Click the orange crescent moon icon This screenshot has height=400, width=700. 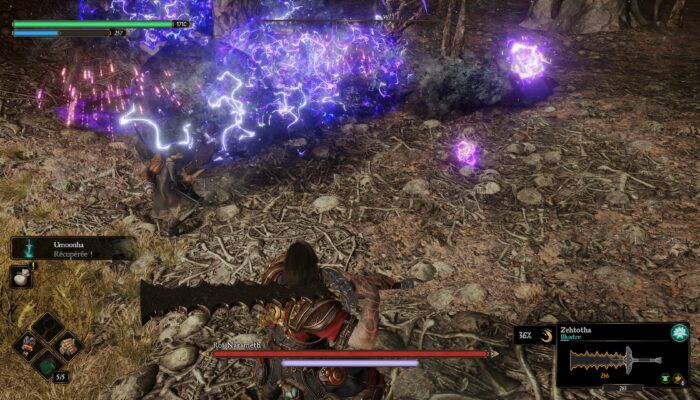point(546,336)
